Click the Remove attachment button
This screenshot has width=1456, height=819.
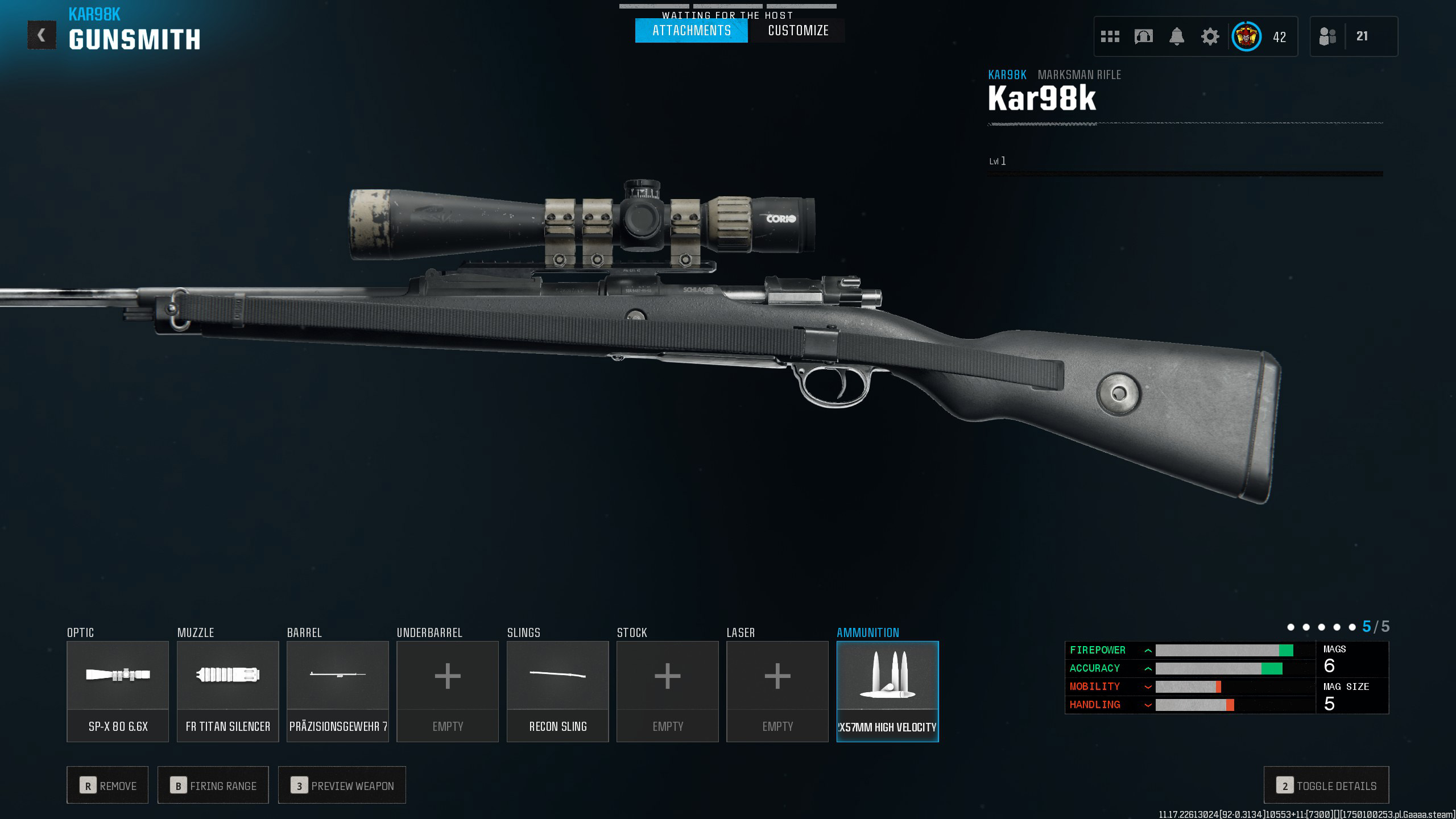(x=107, y=785)
